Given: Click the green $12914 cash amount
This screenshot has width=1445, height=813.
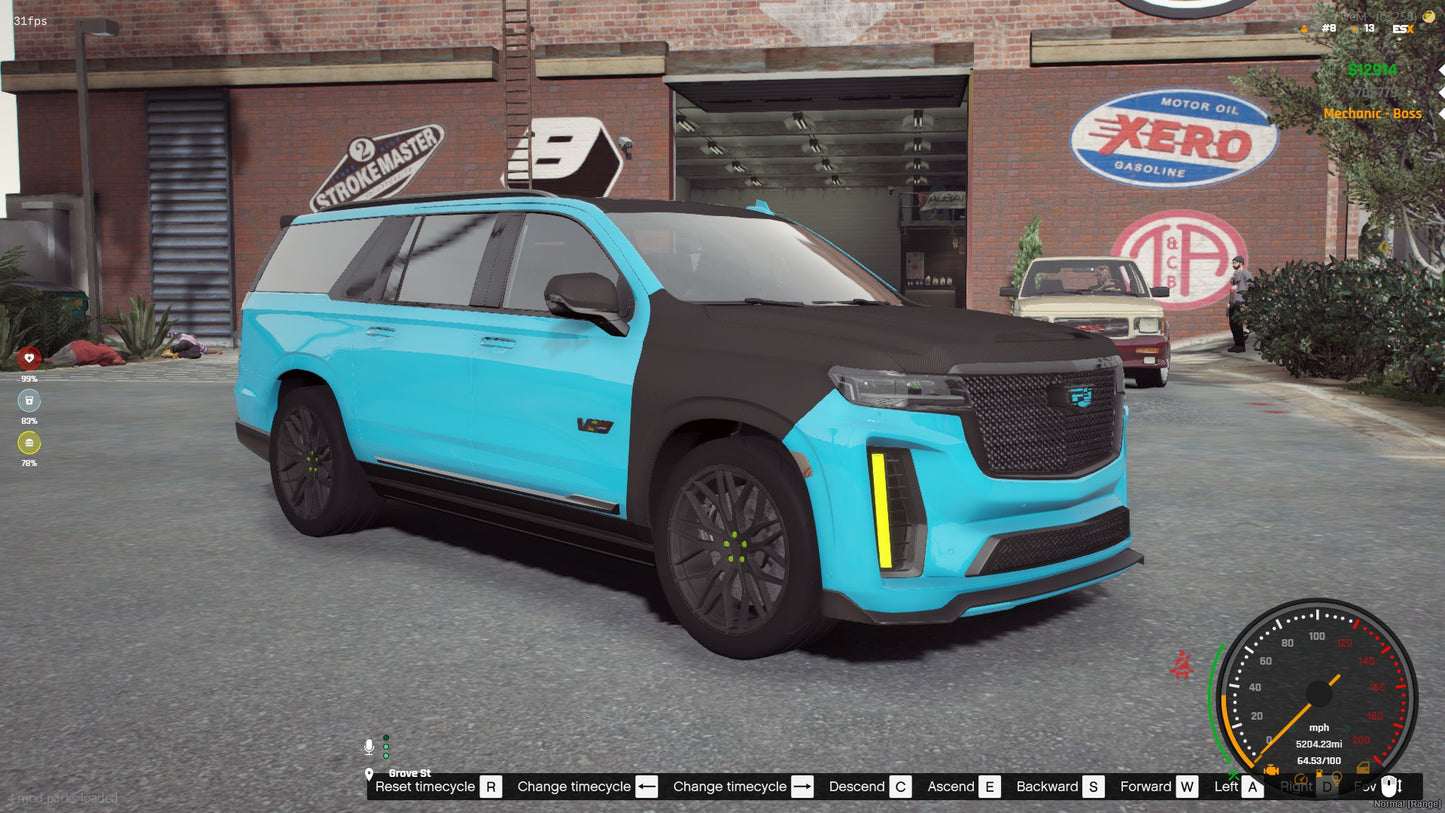Looking at the screenshot, I should pos(1373,69).
